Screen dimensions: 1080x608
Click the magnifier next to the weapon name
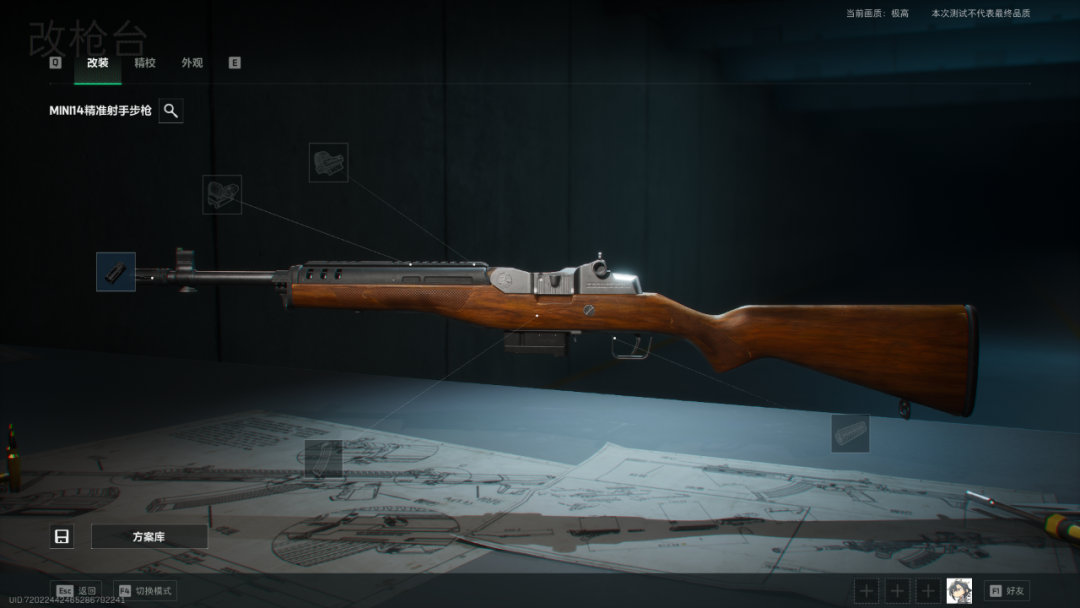pyautogui.click(x=171, y=111)
